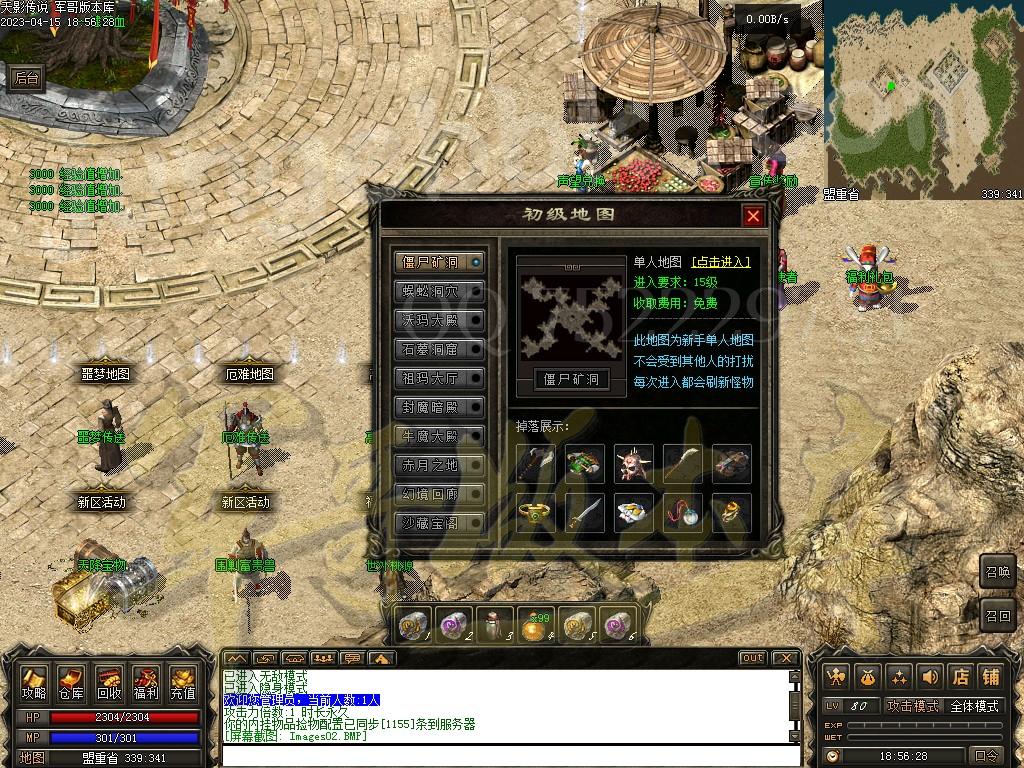The height and width of the screenshot is (768, 1024).
Task: Click the chat text input box
Action: (x=500, y=754)
